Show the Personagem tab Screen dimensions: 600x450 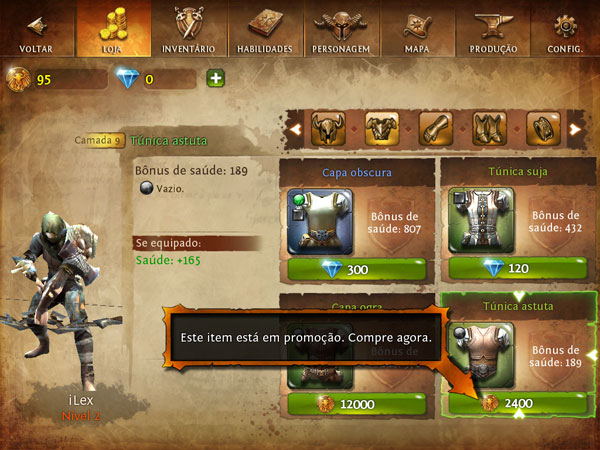pyautogui.click(x=340, y=28)
